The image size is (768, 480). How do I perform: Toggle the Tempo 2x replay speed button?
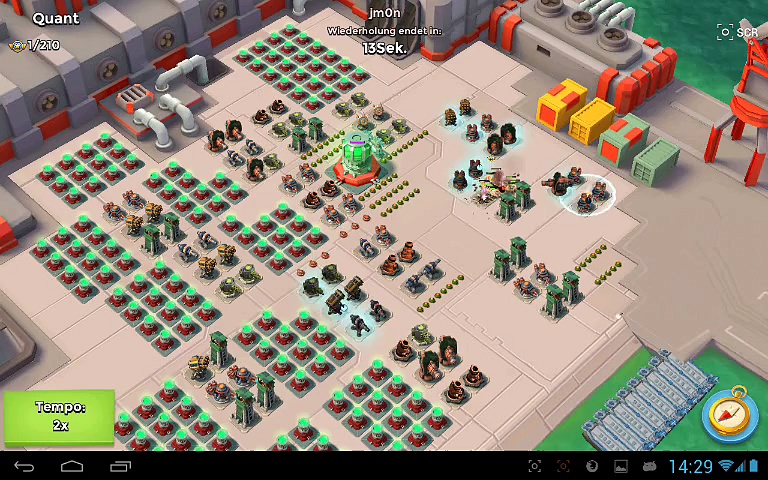60,416
